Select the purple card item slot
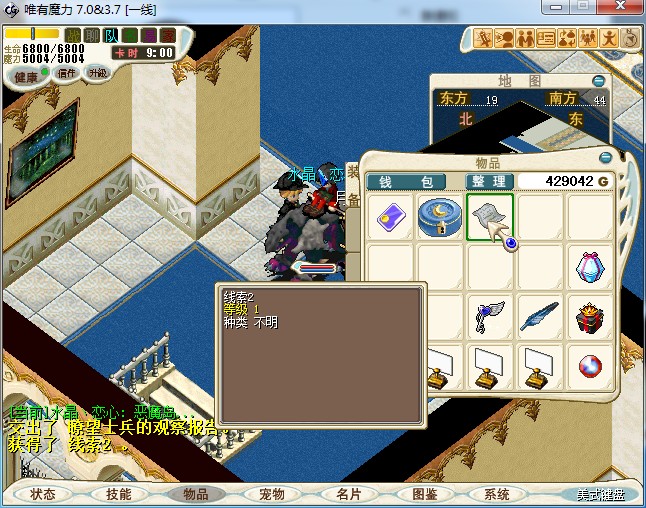The width and height of the screenshot is (646, 508). click(390, 217)
